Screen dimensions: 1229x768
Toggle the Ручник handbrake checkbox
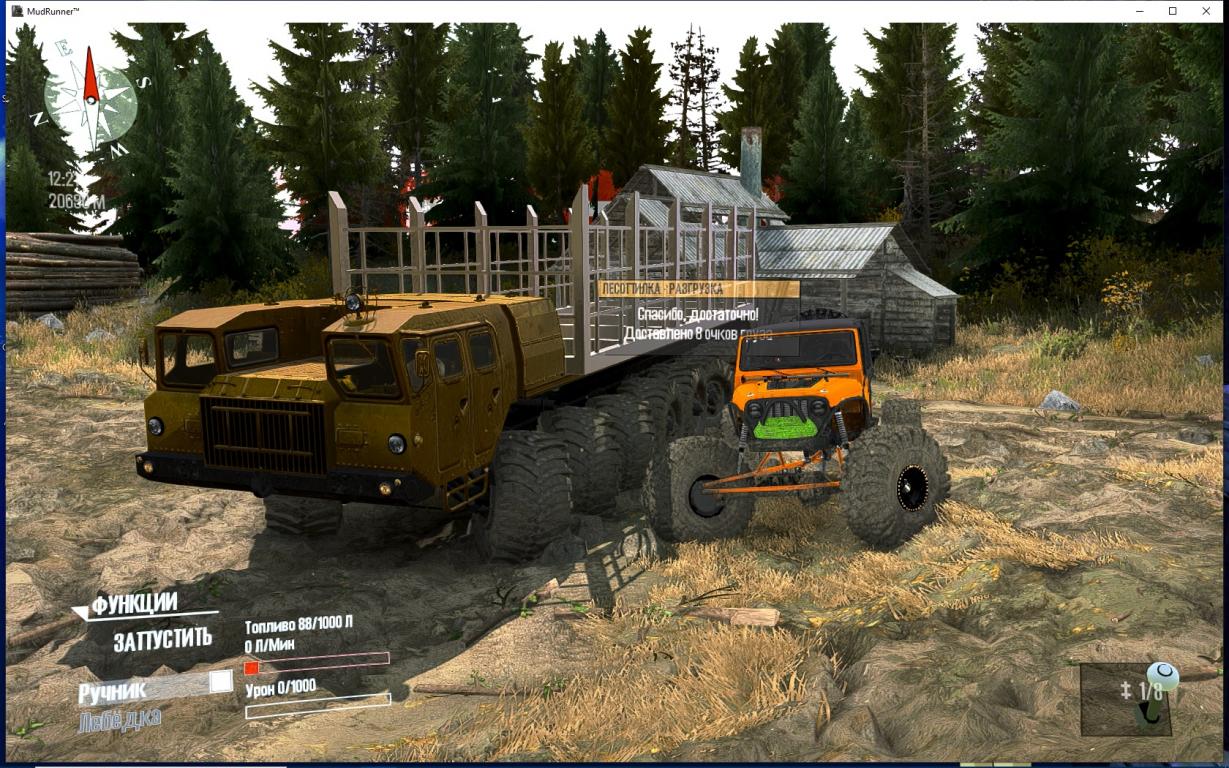220,682
